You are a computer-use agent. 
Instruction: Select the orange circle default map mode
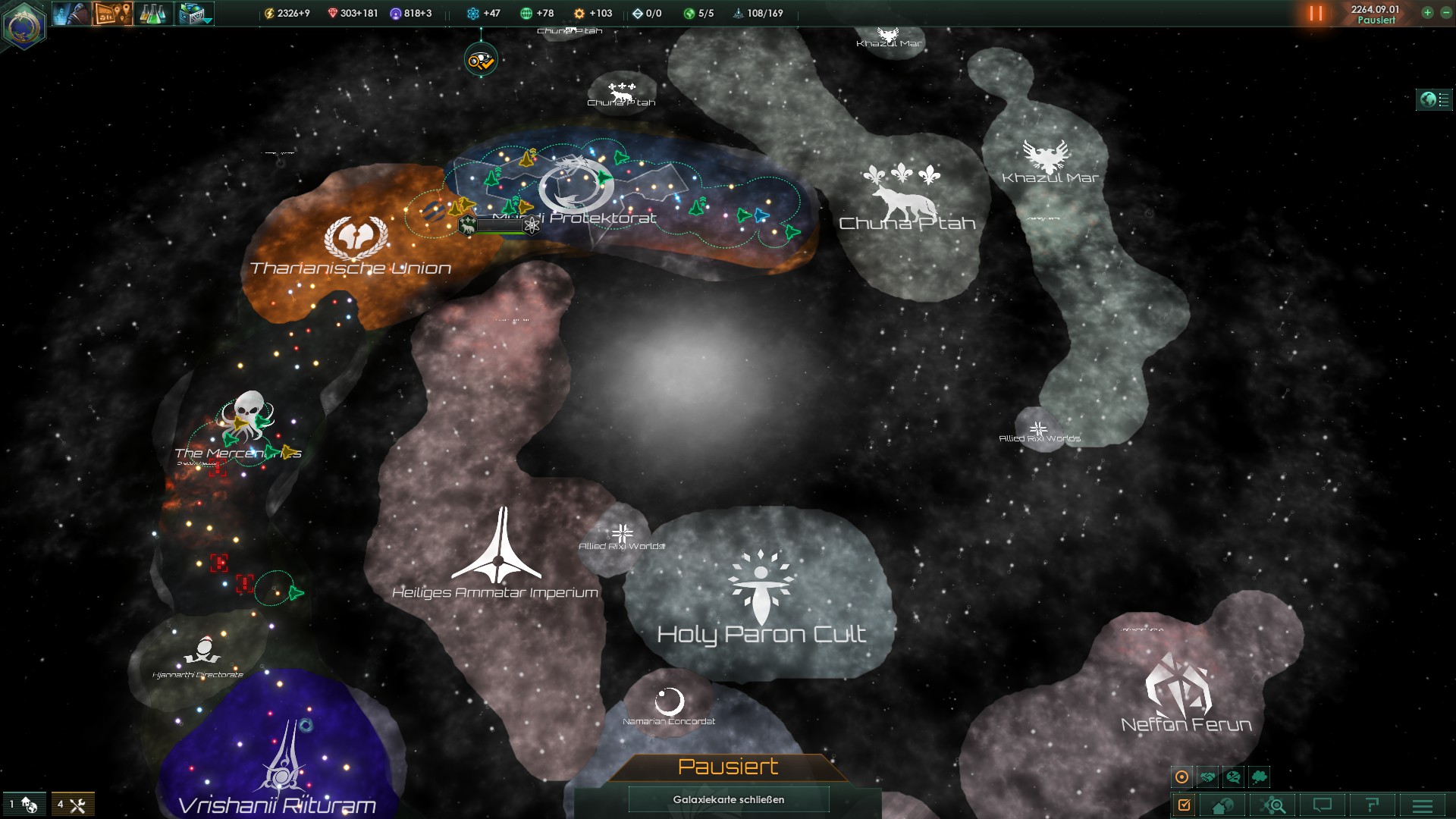click(x=1181, y=777)
